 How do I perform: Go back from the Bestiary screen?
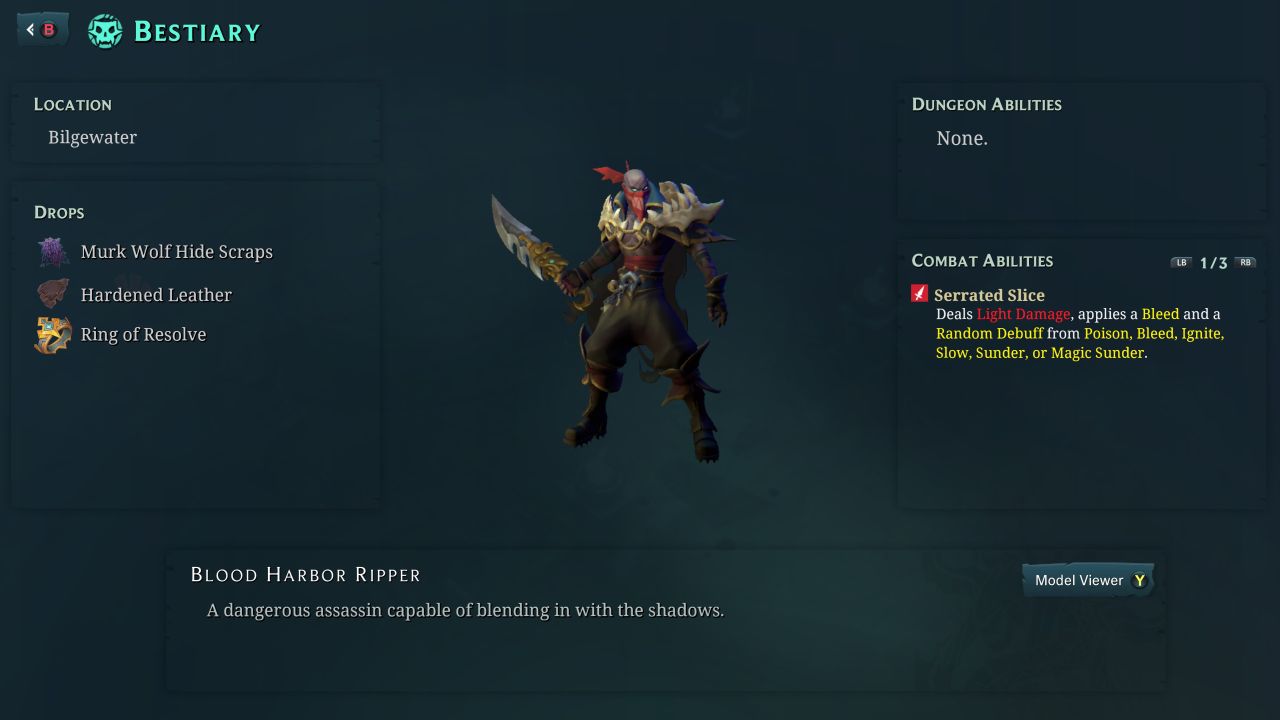[42, 30]
